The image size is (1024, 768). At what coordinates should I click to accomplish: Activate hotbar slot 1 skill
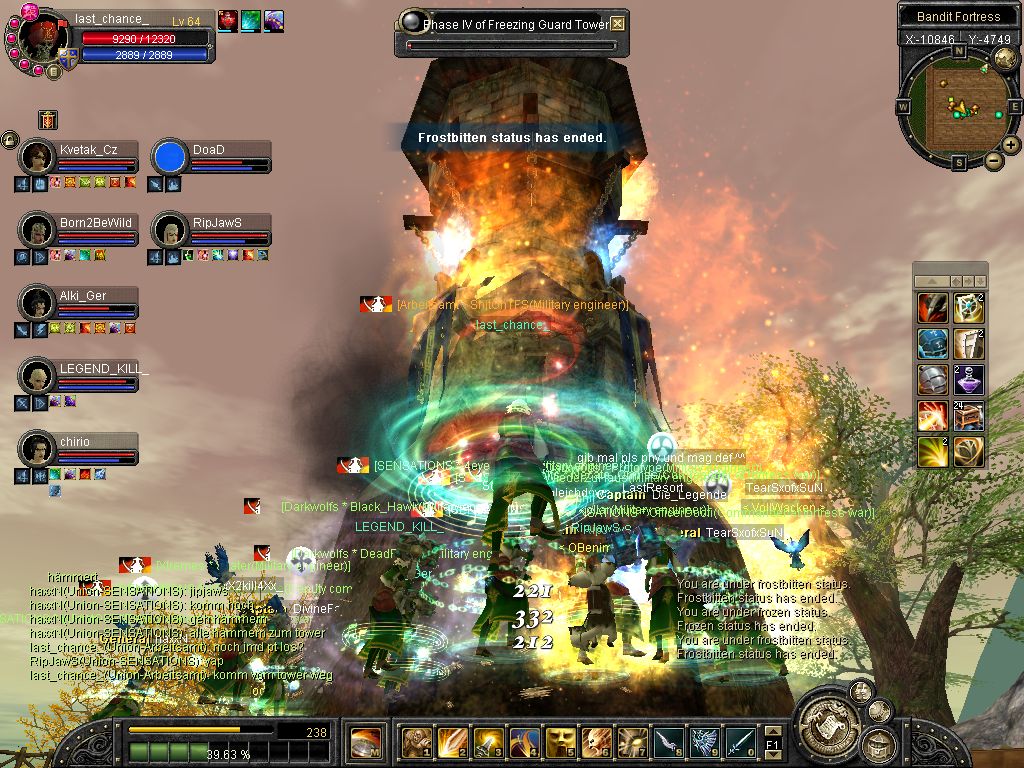(x=415, y=742)
